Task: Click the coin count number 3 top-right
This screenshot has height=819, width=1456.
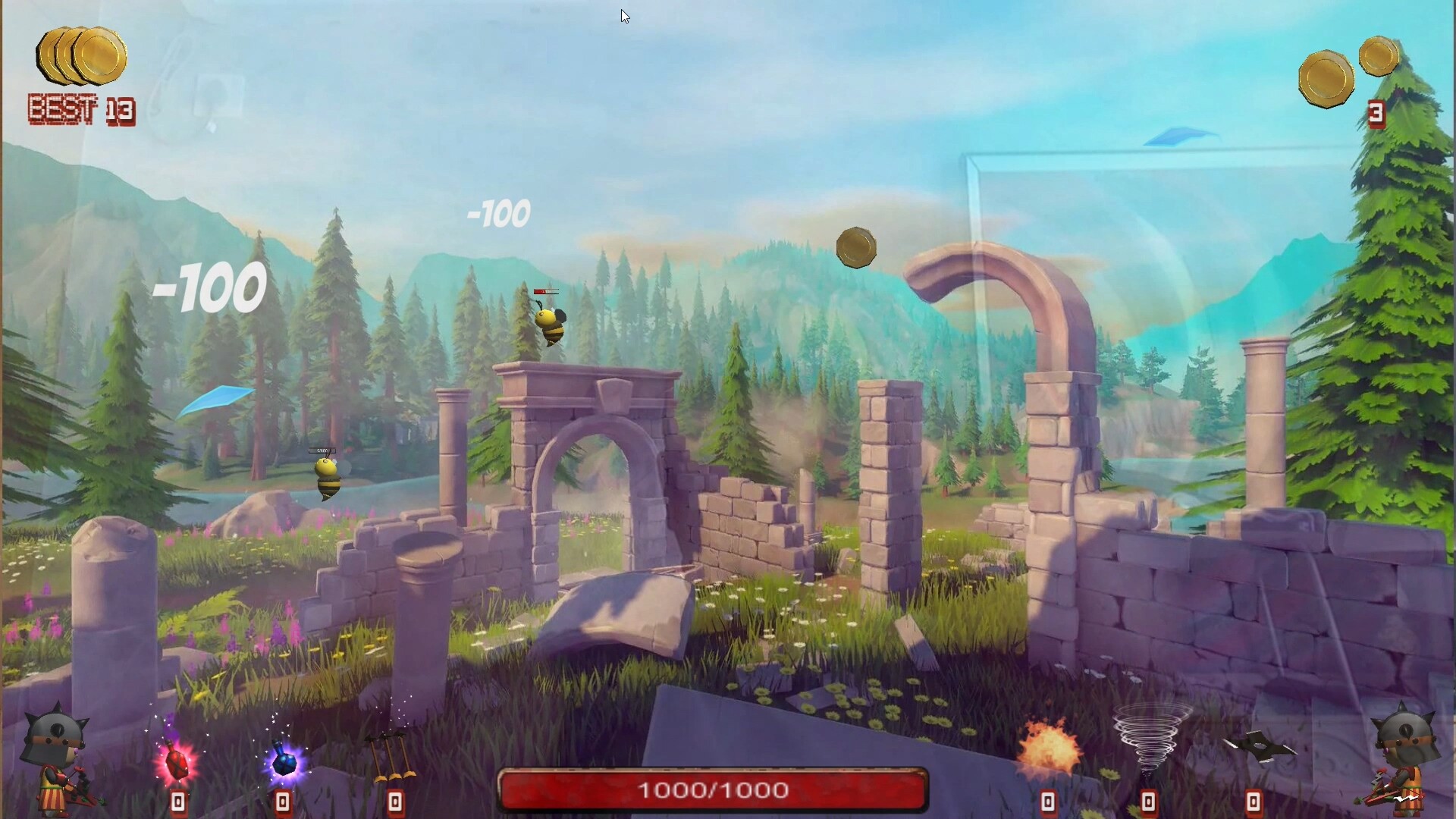Action: tap(1378, 114)
